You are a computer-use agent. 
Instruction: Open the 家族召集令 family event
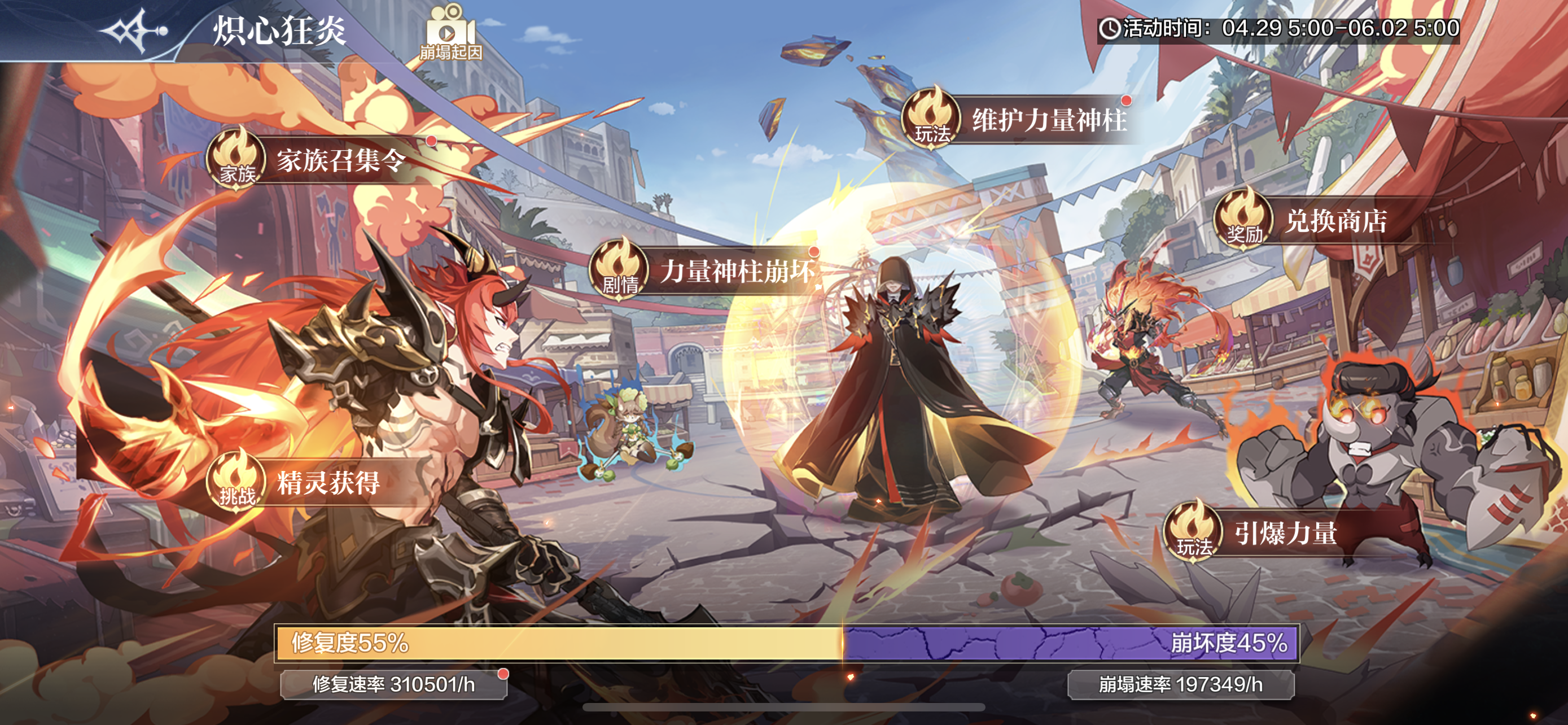pos(317,159)
